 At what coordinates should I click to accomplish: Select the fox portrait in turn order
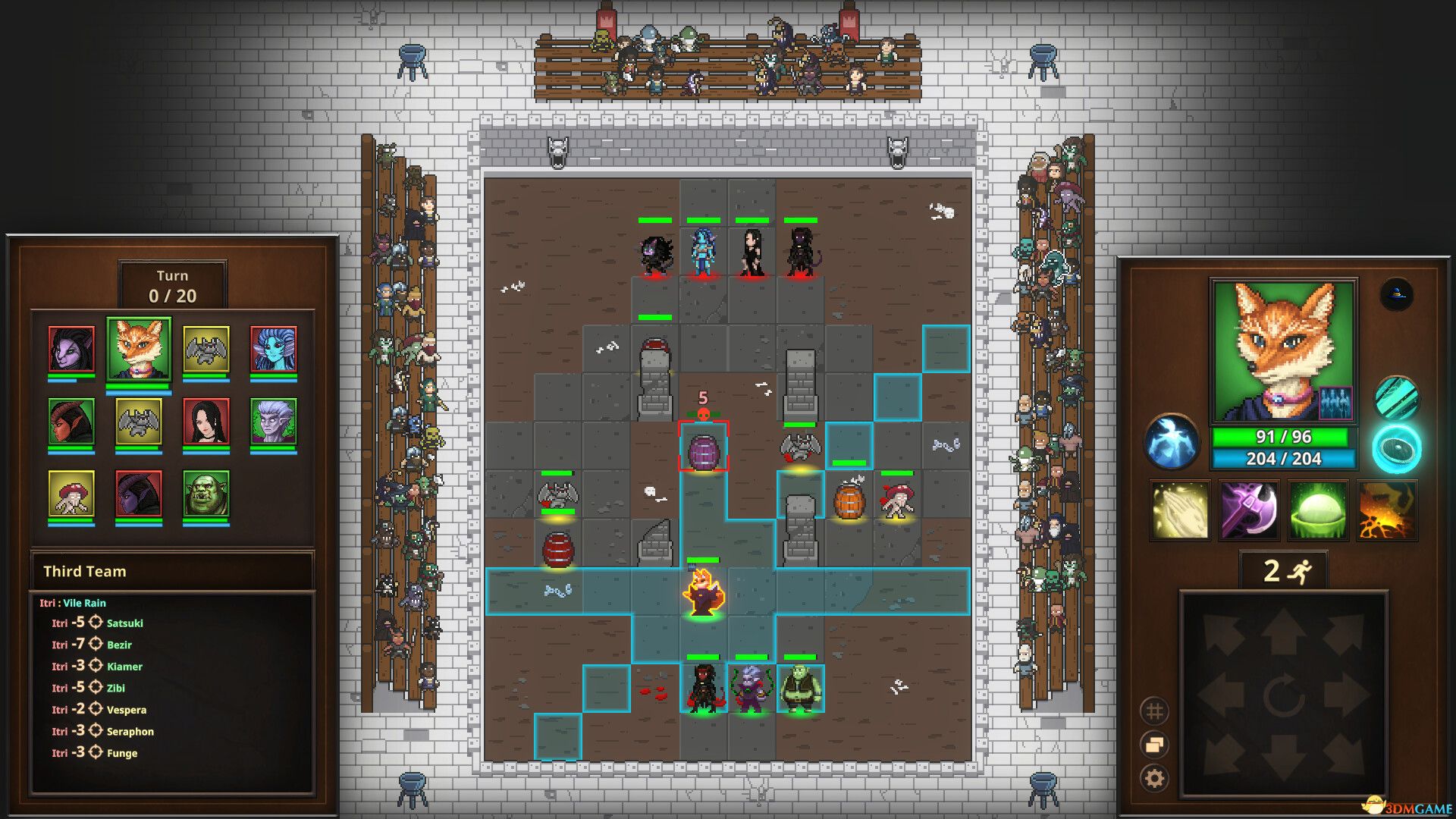click(x=139, y=350)
